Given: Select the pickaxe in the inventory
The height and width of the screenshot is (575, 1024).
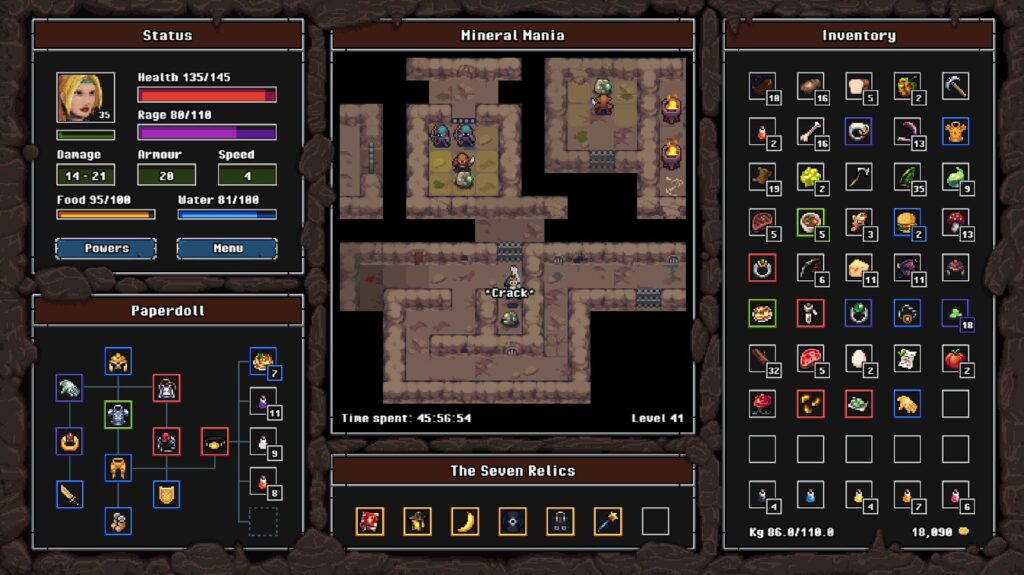Looking at the screenshot, I should (x=955, y=86).
